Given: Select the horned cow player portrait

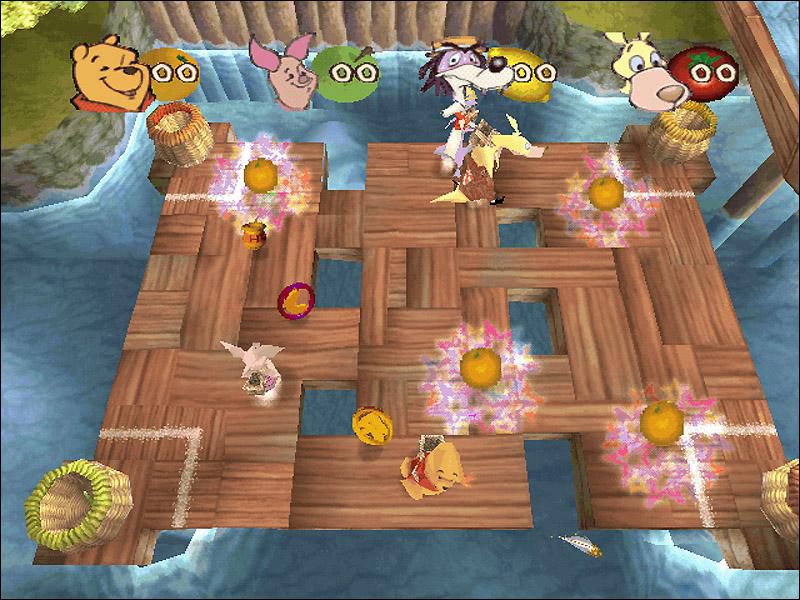Looking at the screenshot, I should pos(642,70).
